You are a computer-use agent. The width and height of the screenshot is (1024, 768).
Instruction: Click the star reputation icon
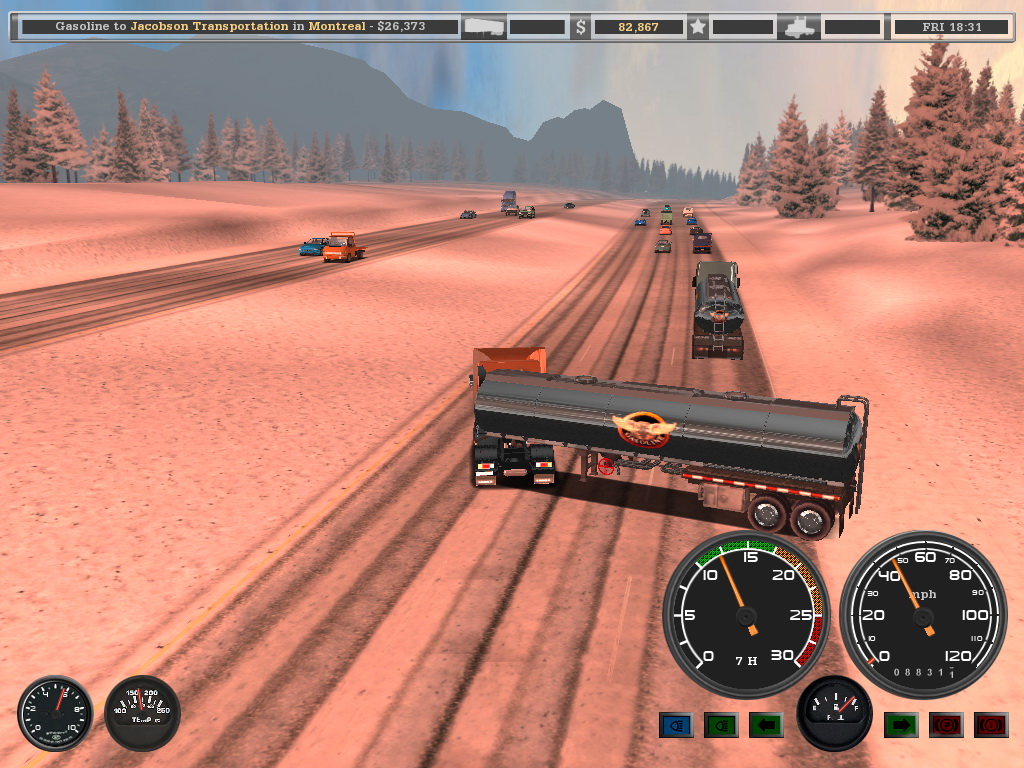(697, 27)
